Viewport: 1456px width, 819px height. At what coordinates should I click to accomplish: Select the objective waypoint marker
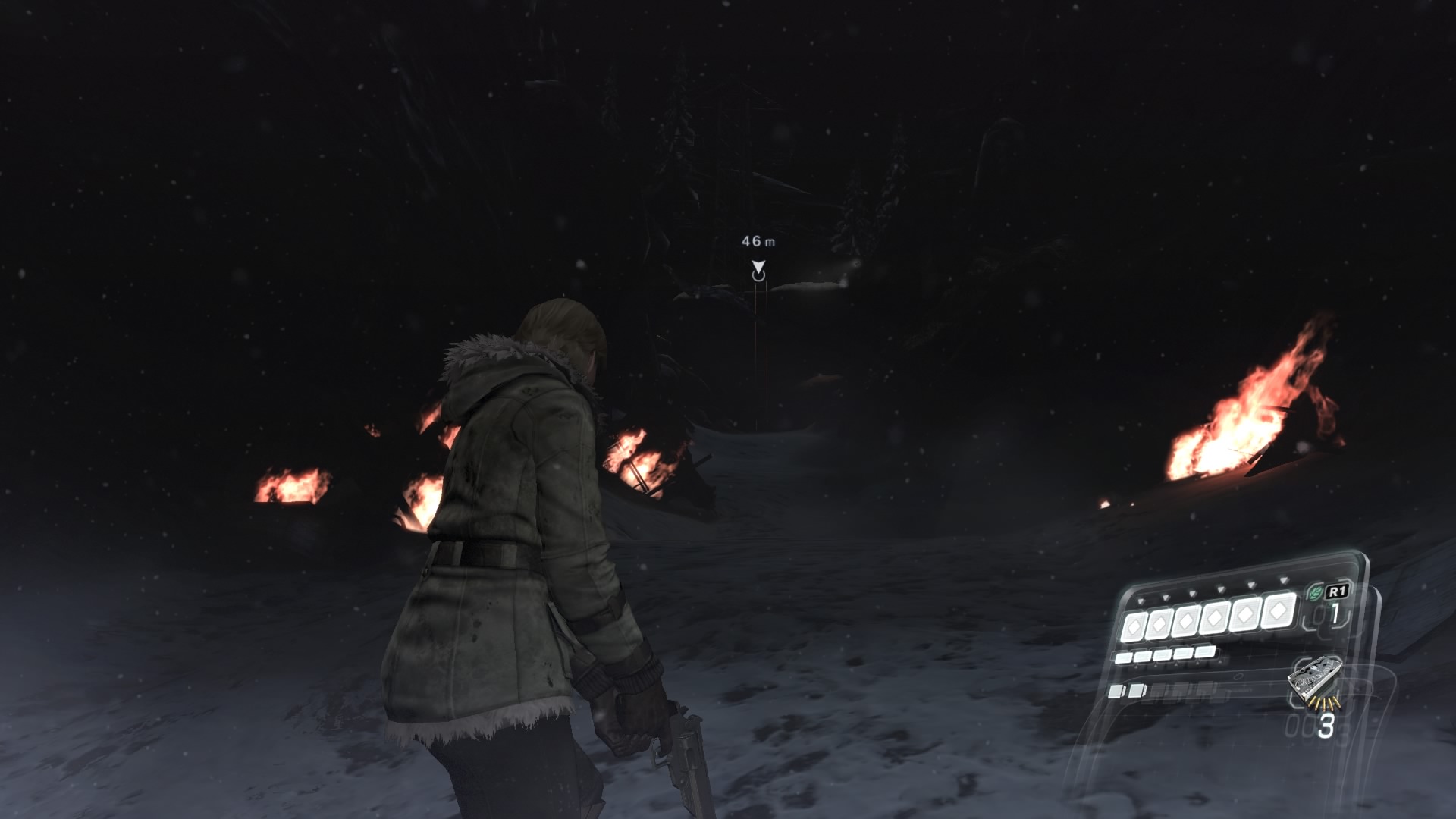coord(758,271)
